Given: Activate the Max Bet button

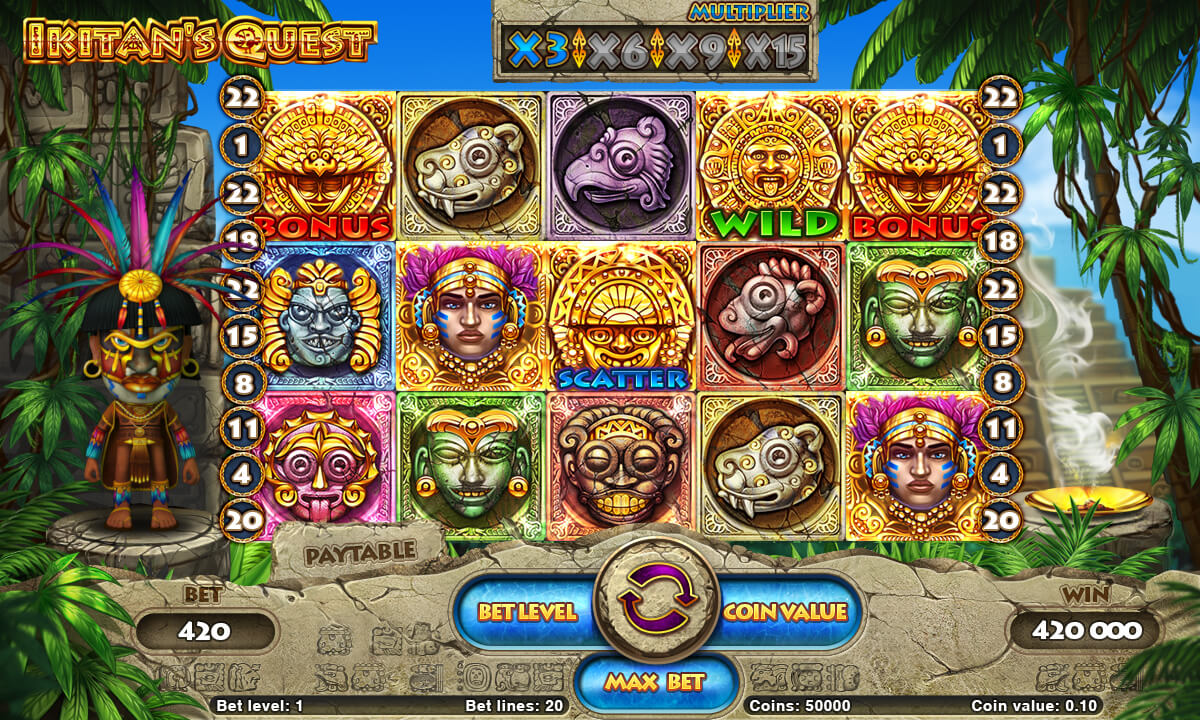Looking at the screenshot, I should (655, 682).
